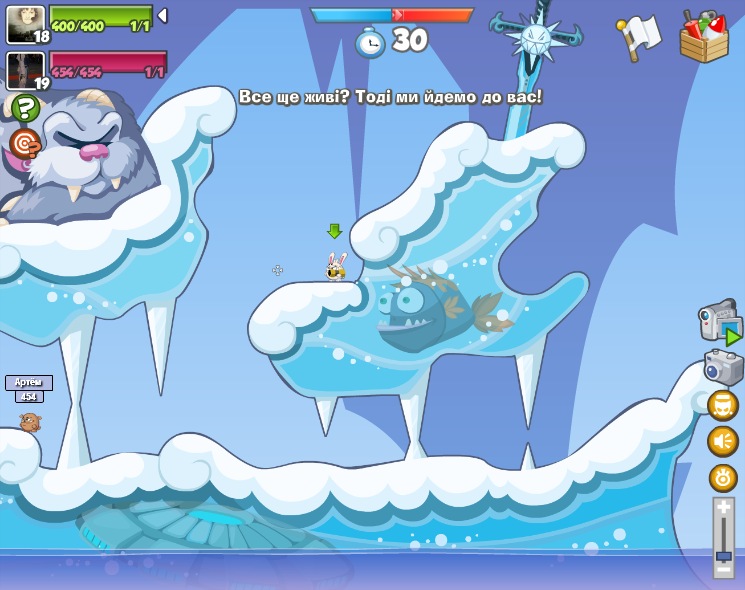Select the level 19 opponent avatar
745x590 pixels.
pyautogui.click(x=24, y=70)
